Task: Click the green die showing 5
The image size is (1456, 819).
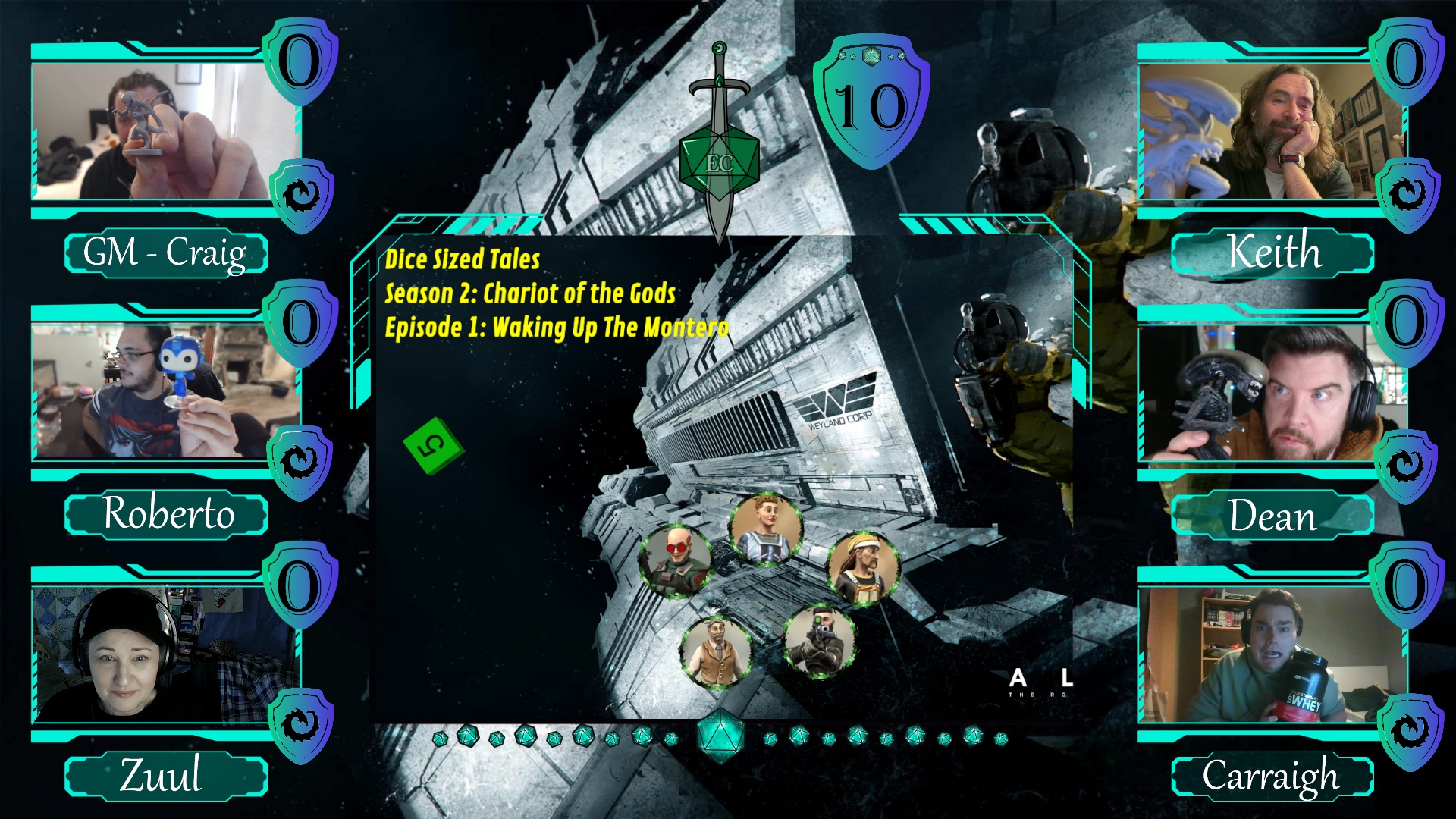Action: (x=433, y=445)
